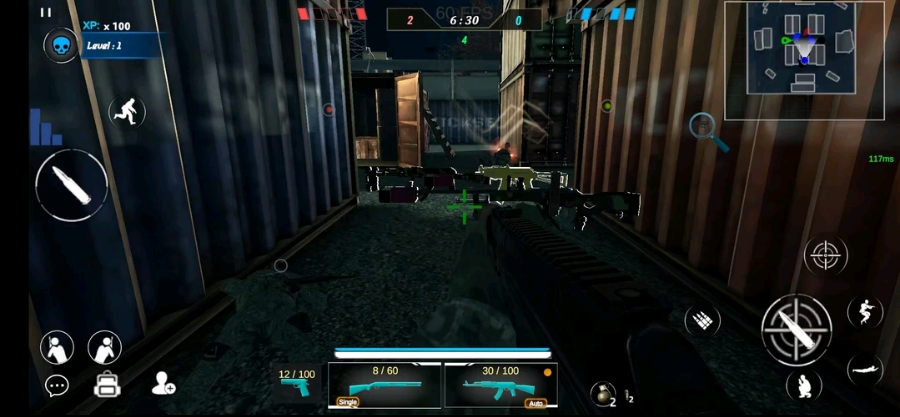This screenshot has width=900, height=417.
Task: Toggle the sprint running-man button
Action: [x=127, y=111]
